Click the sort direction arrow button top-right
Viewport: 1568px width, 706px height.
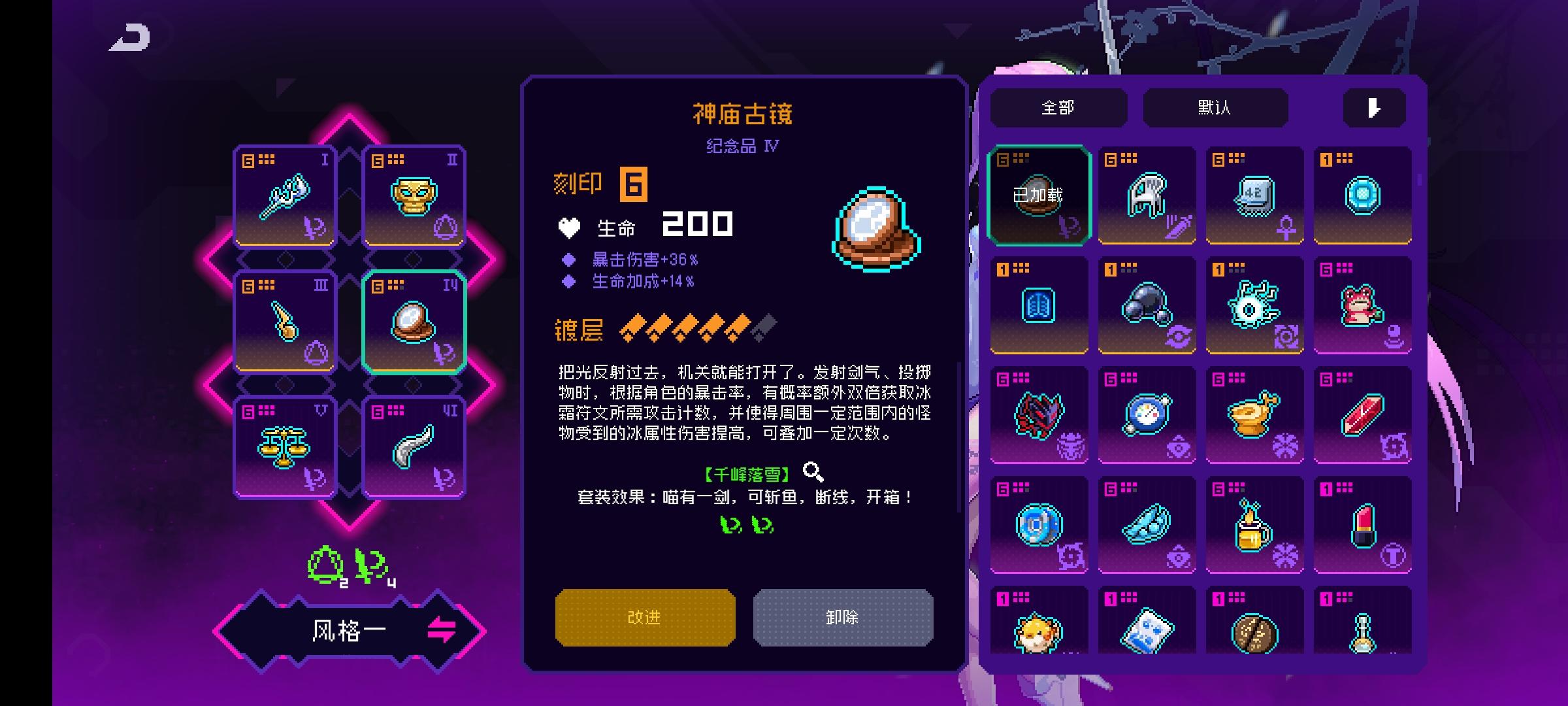click(1374, 106)
